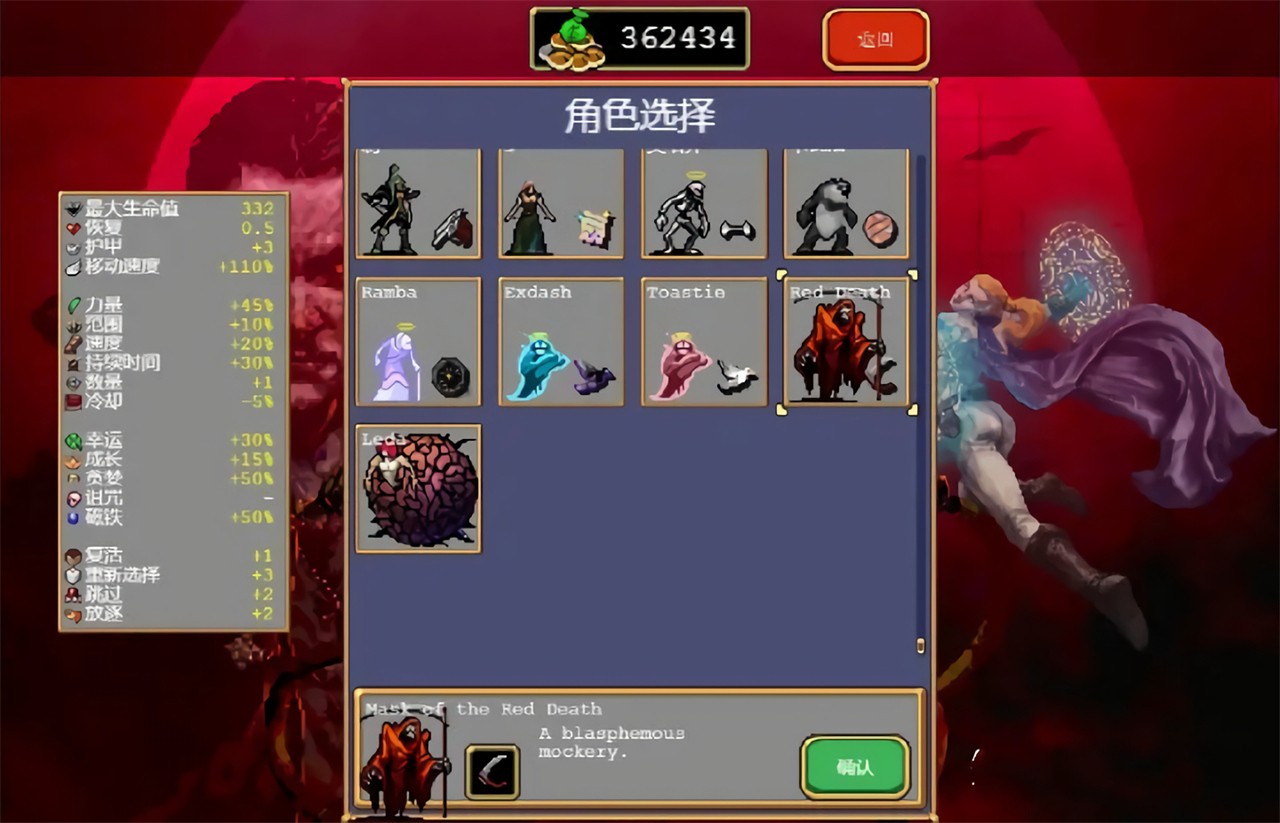Screen dimensions: 1280x823
Task: Select the hooded dark-armored character tile
Action: coord(419,205)
